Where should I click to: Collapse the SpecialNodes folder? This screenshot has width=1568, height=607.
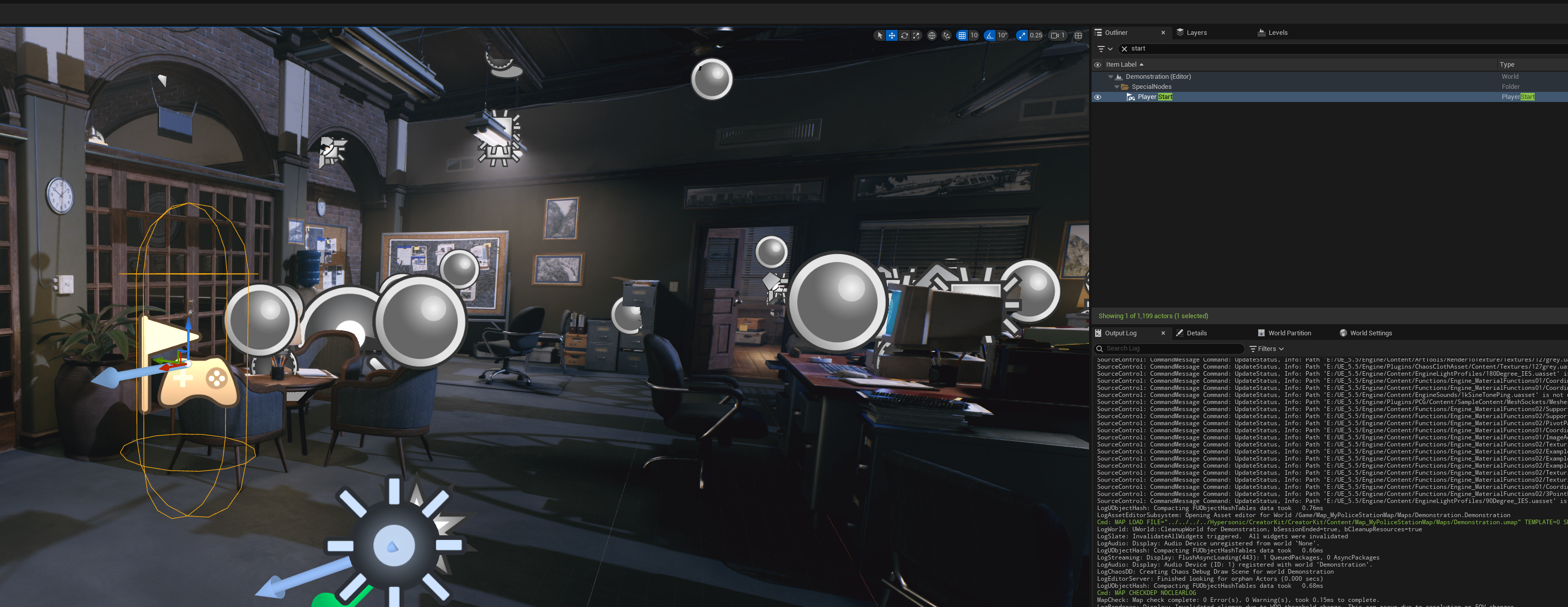coord(1116,86)
